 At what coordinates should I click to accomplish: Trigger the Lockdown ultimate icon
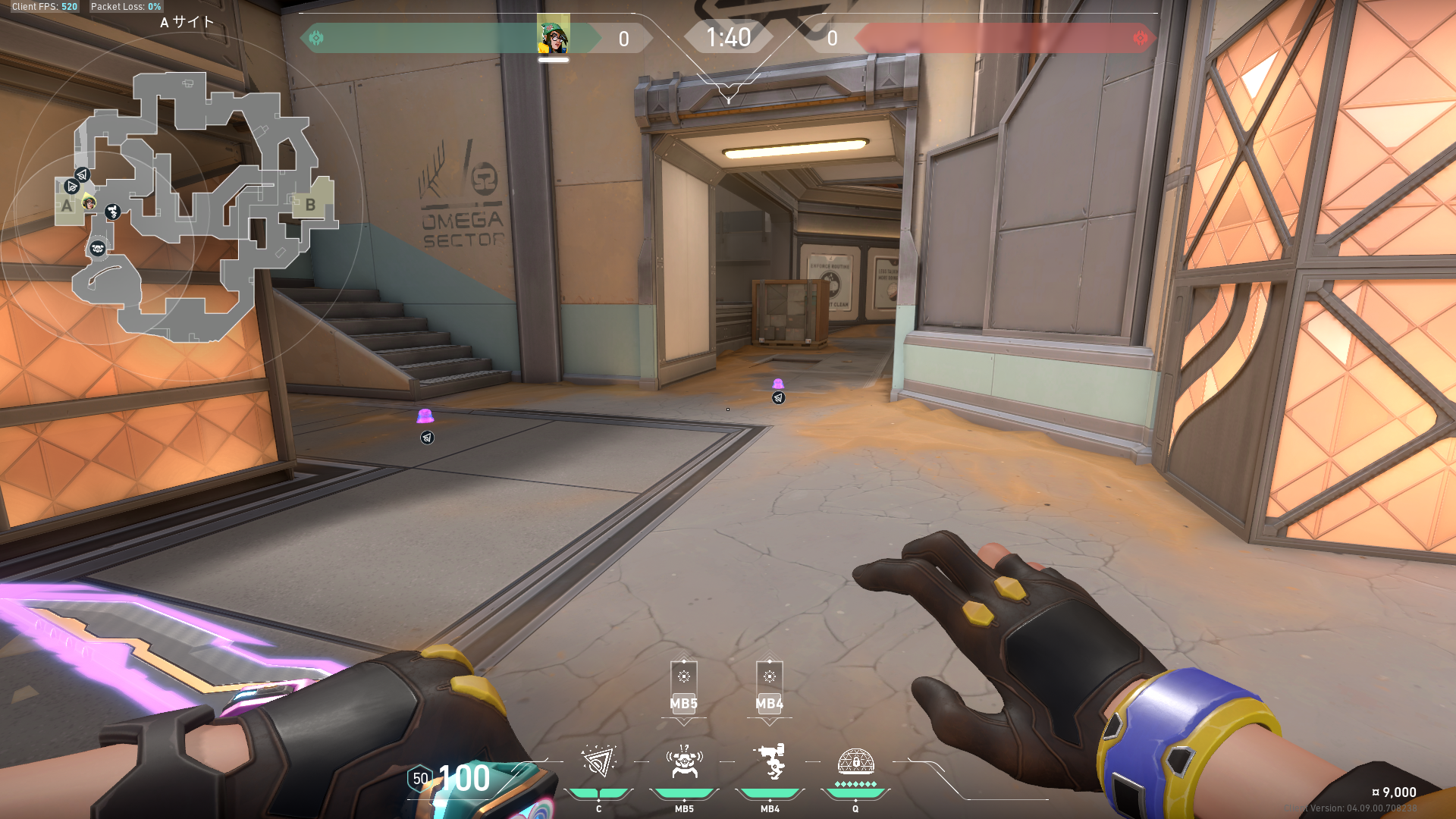[855, 761]
